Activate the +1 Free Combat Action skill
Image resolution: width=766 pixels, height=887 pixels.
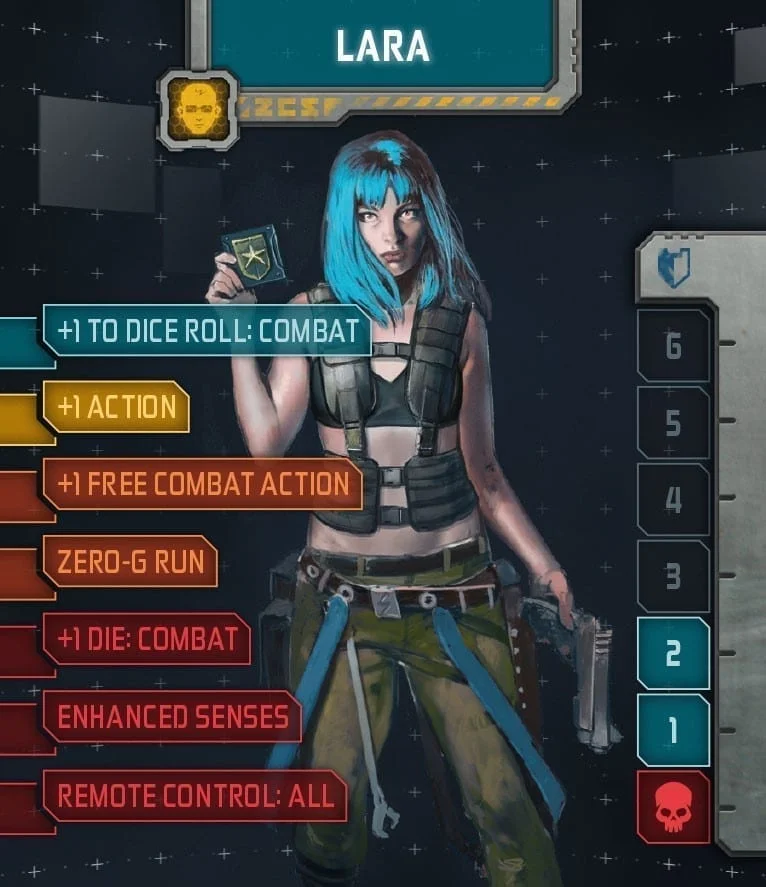203,484
